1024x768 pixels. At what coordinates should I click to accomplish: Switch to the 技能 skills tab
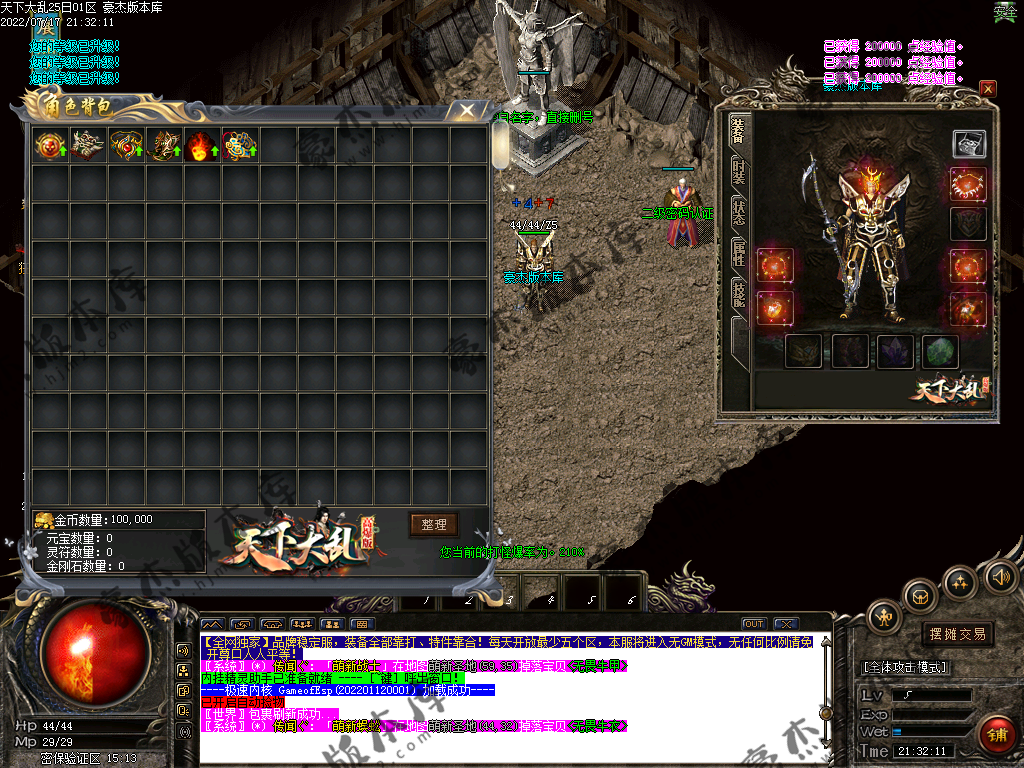(x=738, y=295)
